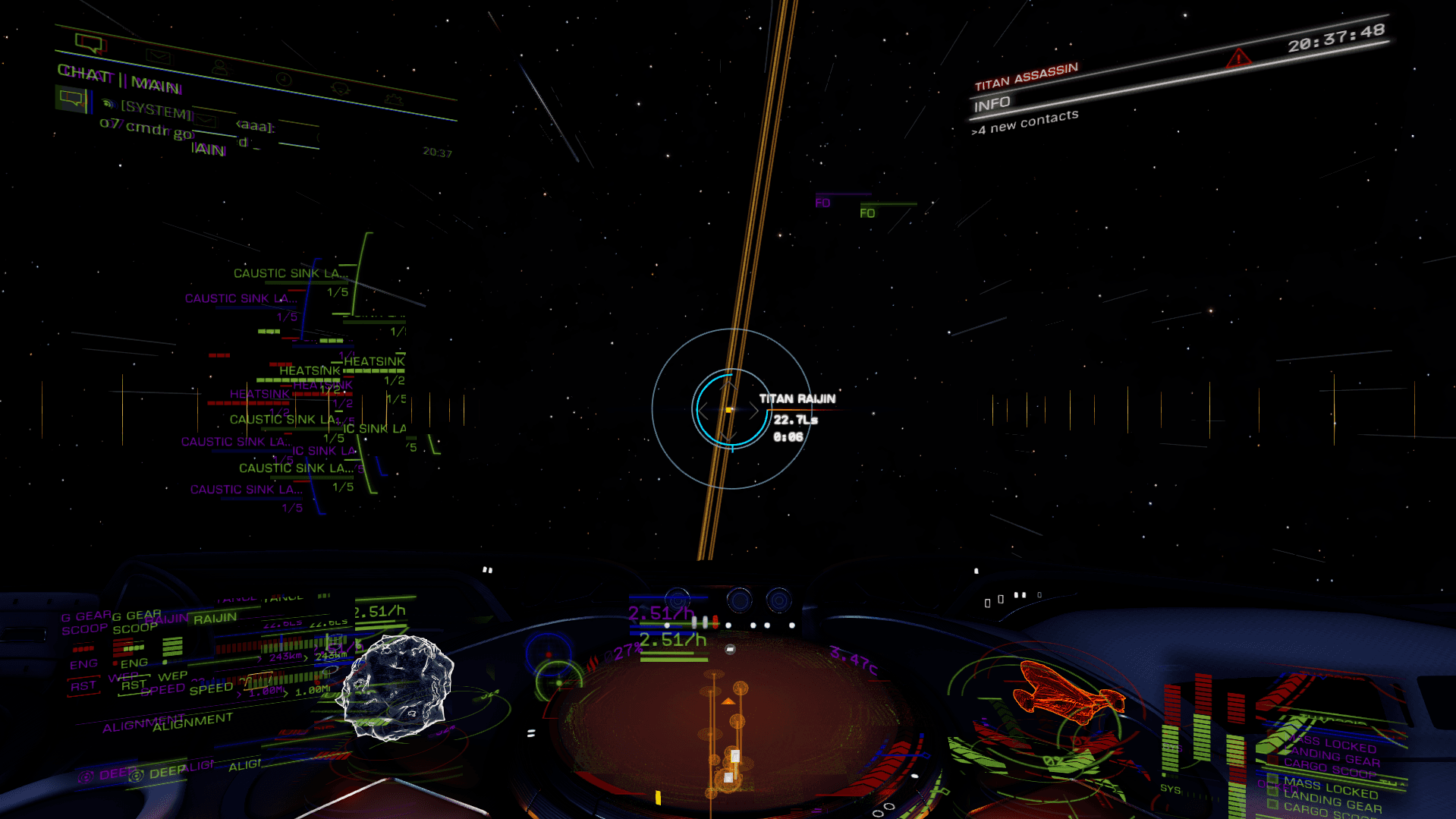Click the target asteroid hologram
The width and height of the screenshot is (1456, 819).
pos(397,687)
